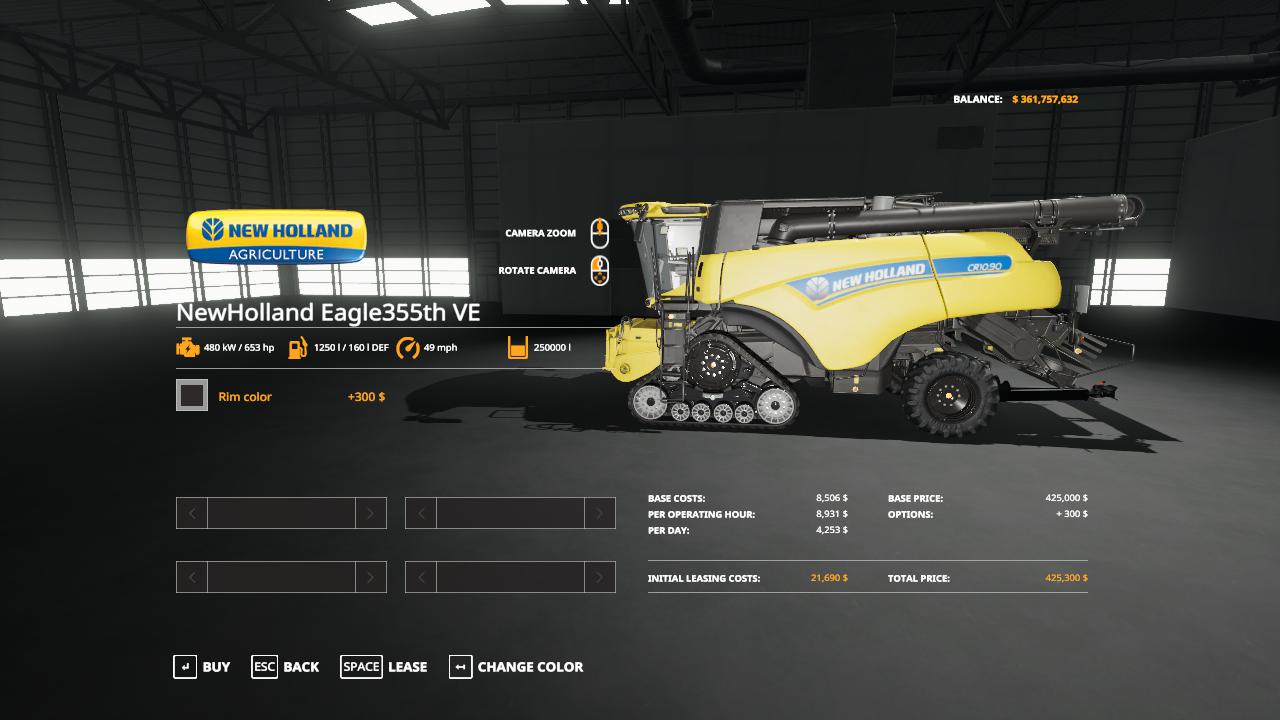Activate the Change Color button
This screenshot has height=720, width=1280.
516,667
